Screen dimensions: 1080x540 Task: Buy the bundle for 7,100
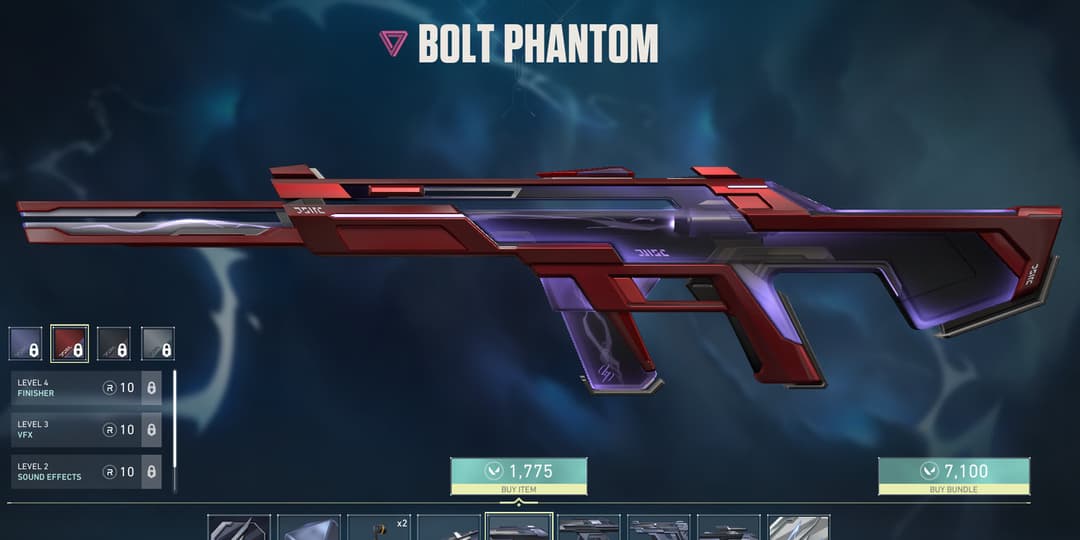pos(953,475)
